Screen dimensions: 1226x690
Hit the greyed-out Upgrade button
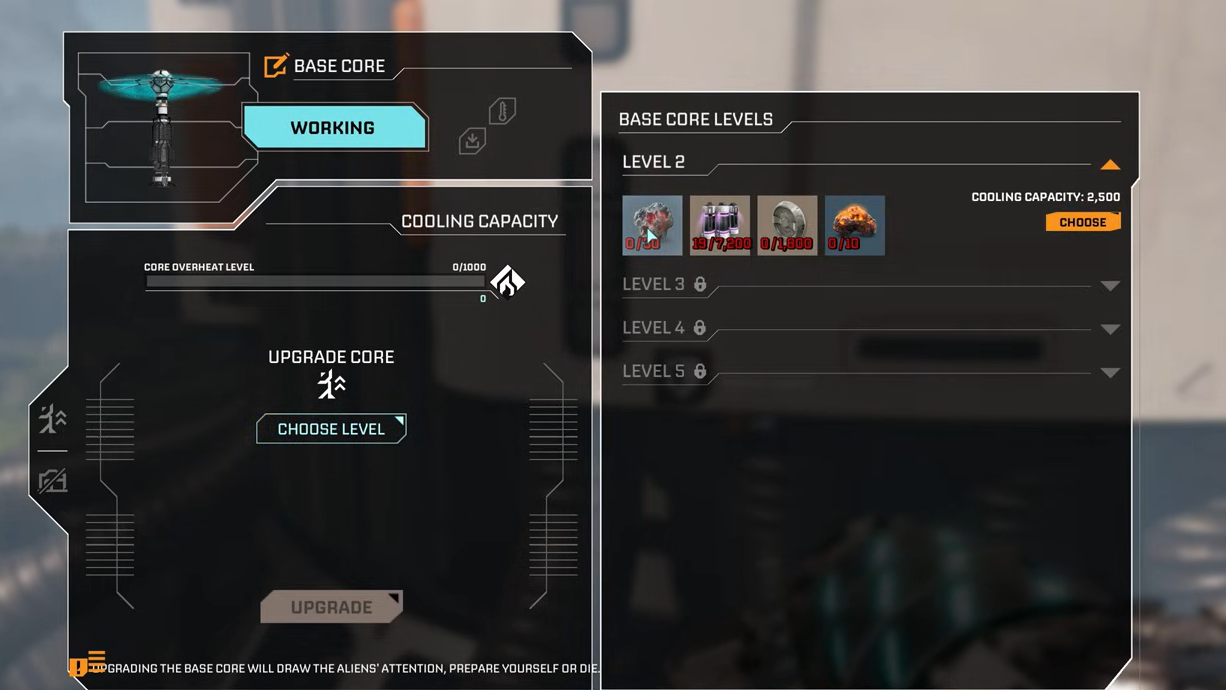pyautogui.click(x=331, y=607)
